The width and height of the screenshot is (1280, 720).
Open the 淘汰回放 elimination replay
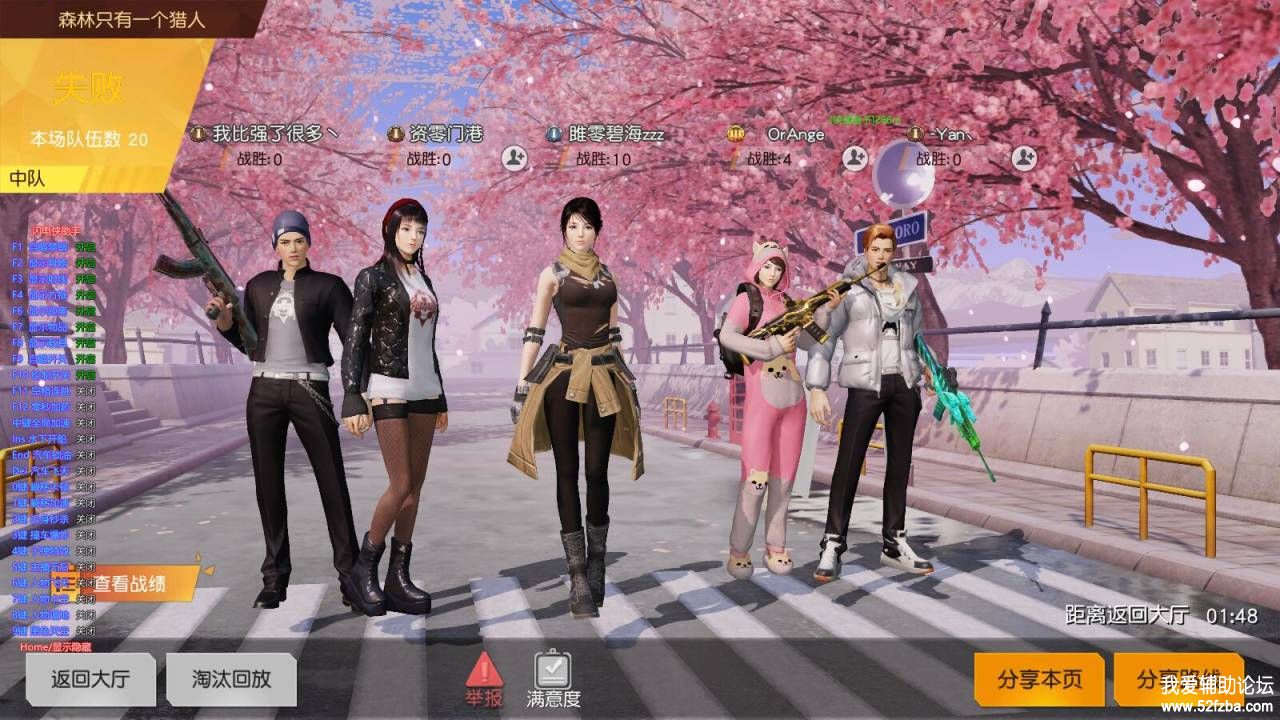point(231,680)
